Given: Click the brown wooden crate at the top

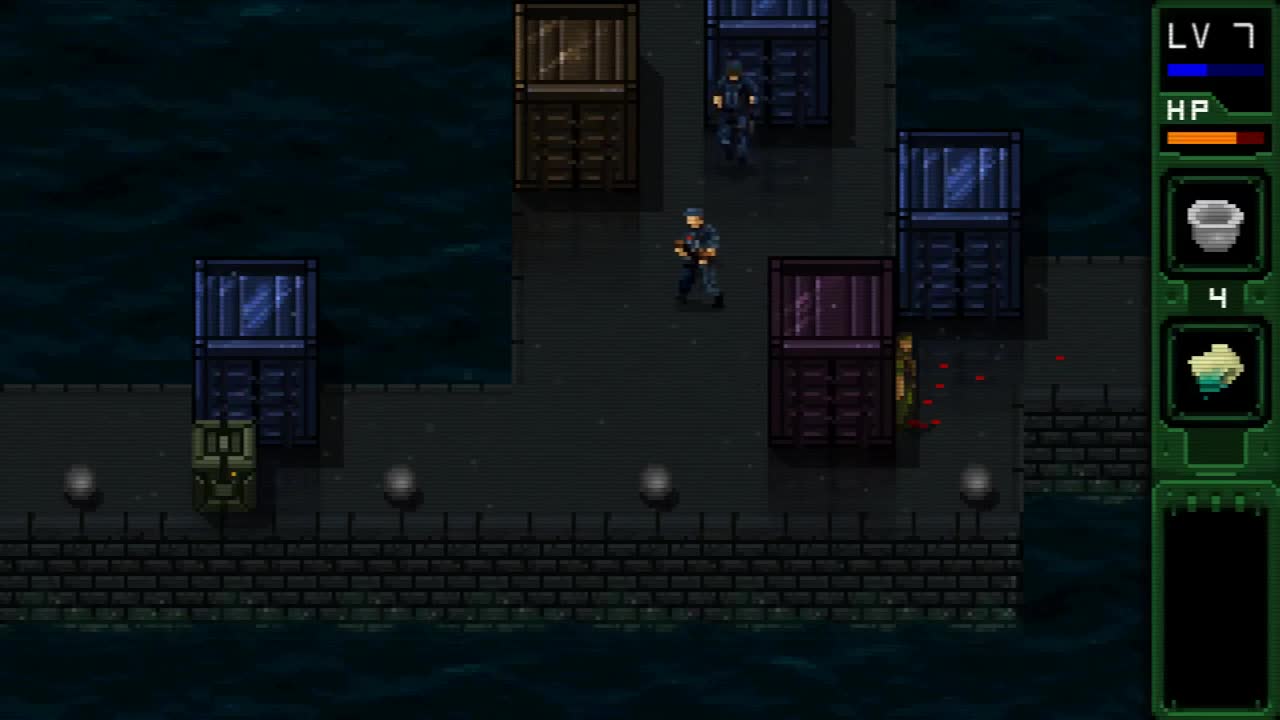Looking at the screenshot, I should point(575,95).
